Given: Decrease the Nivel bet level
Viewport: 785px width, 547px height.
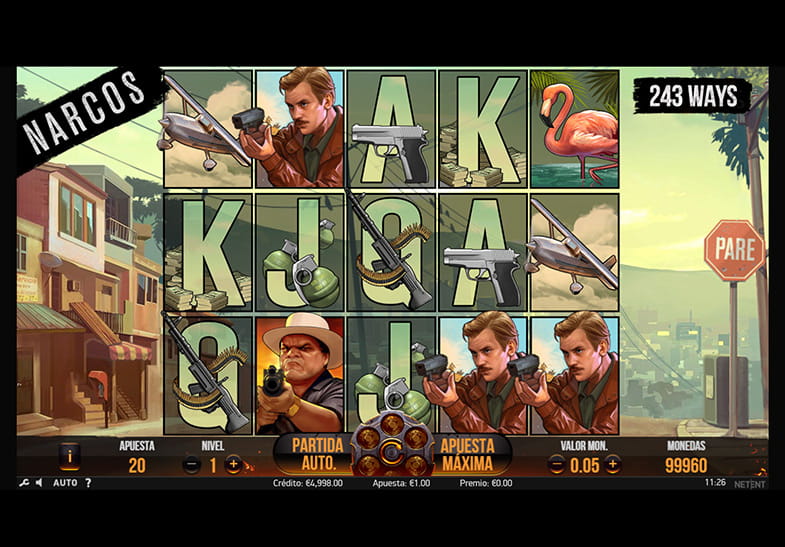Looking at the screenshot, I should pyautogui.click(x=192, y=464).
